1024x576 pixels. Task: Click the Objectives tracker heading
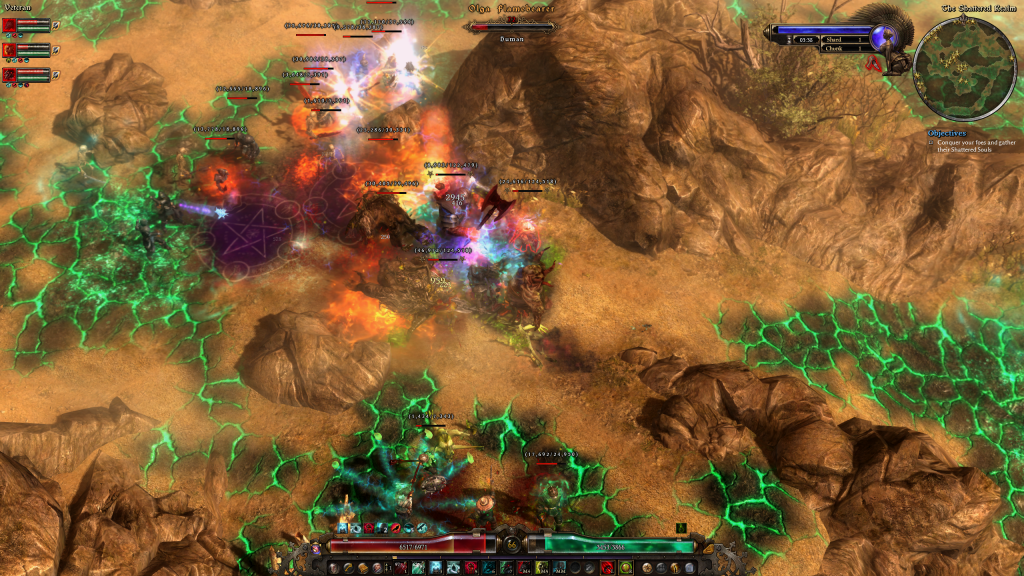click(946, 132)
